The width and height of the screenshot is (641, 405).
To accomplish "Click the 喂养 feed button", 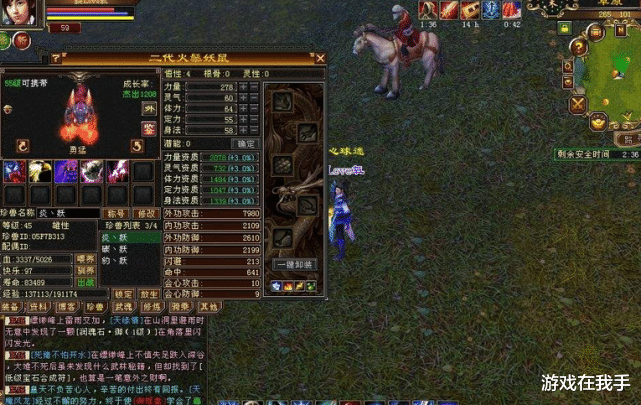I will pyautogui.click(x=87, y=258).
